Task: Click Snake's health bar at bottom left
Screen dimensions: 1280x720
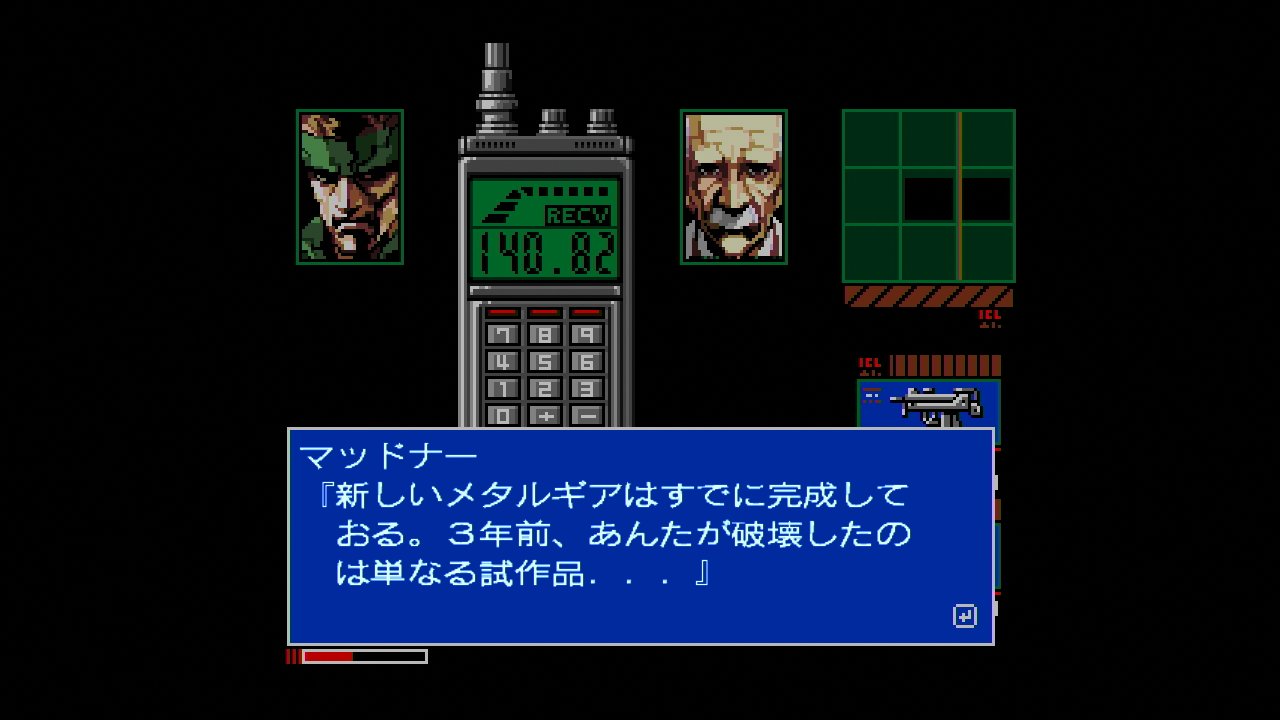Action: pos(355,657)
